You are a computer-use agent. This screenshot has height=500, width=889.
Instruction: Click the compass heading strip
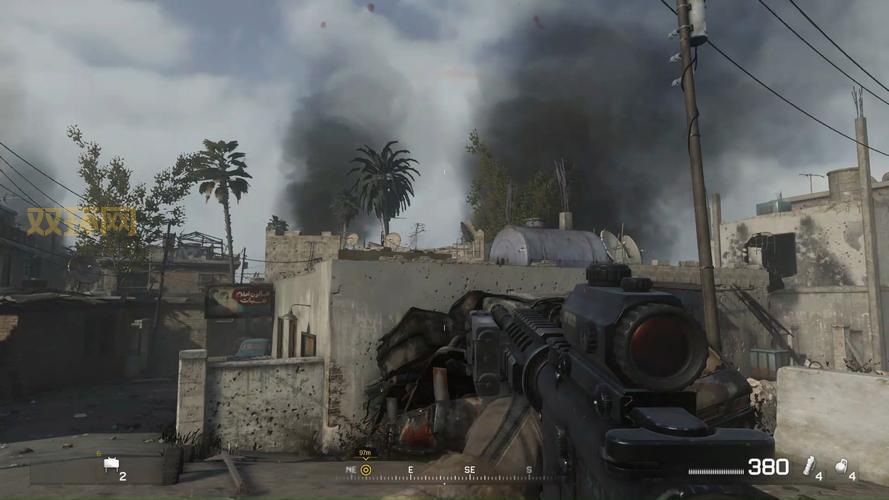pos(440,470)
